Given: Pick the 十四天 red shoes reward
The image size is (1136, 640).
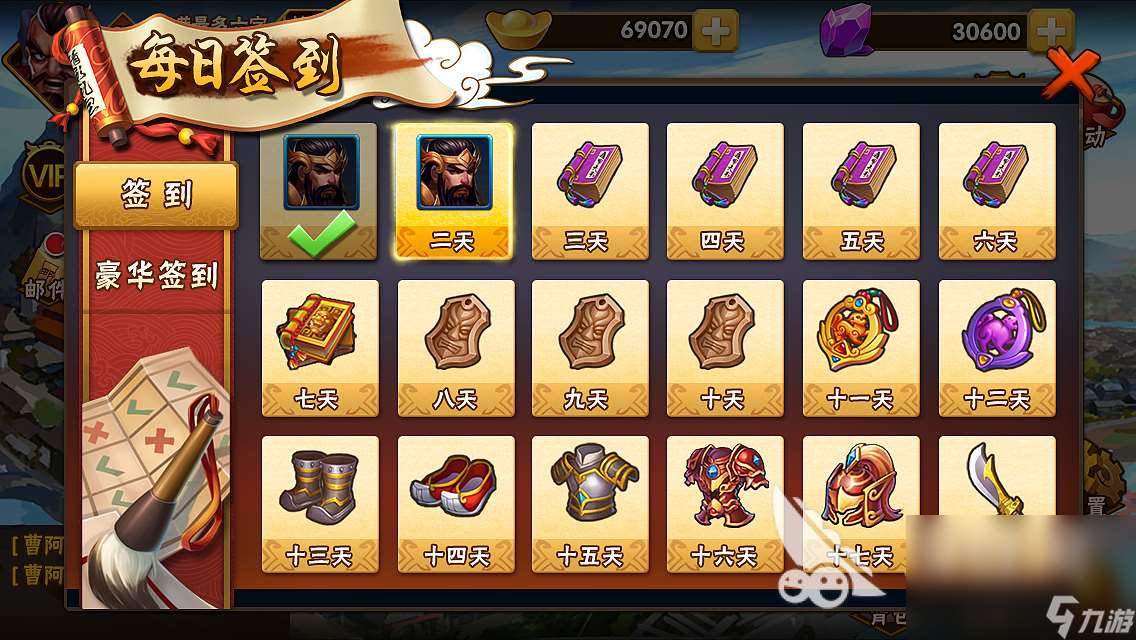Looking at the screenshot, I should [455, 503].
